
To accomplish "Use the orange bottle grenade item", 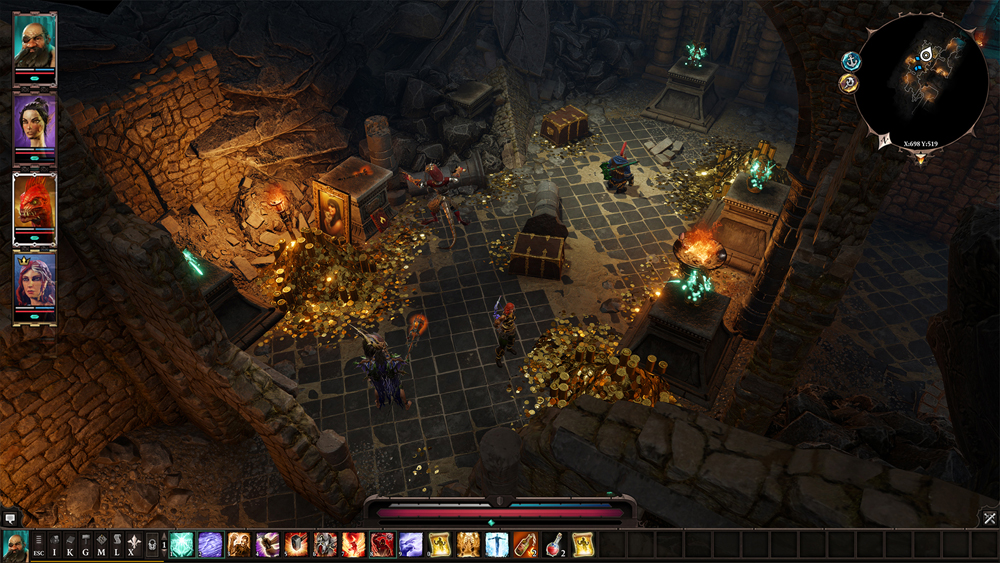I will 525,545.
